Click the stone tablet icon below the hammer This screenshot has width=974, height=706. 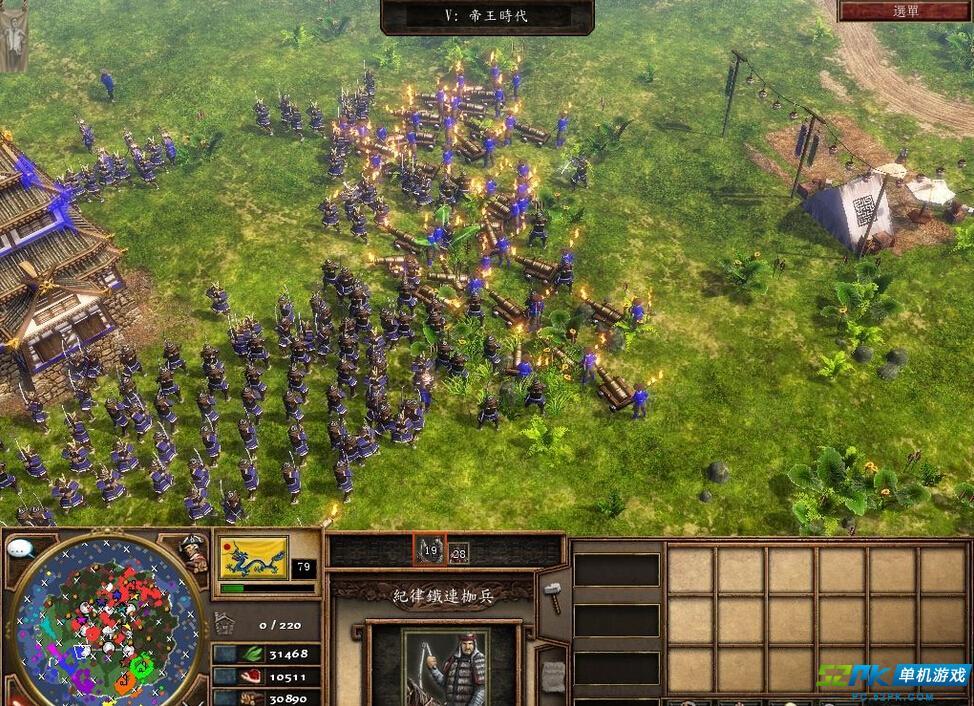pyautogui.click(x=552, y=676)
